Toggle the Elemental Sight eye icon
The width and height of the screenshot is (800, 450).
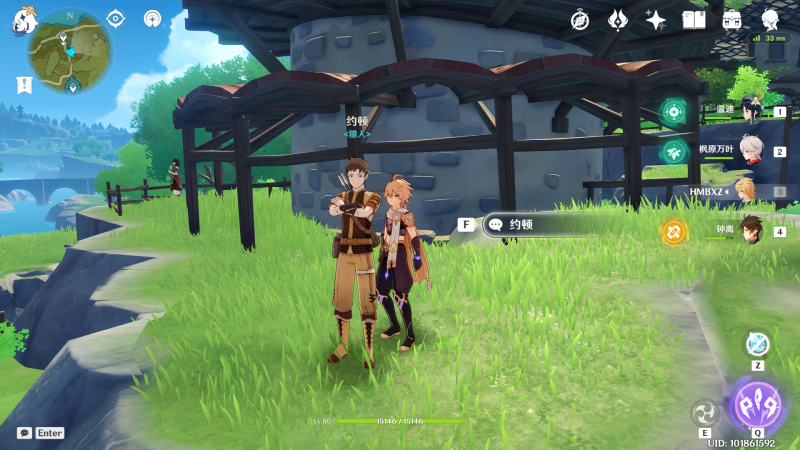(x=115, y=18)
